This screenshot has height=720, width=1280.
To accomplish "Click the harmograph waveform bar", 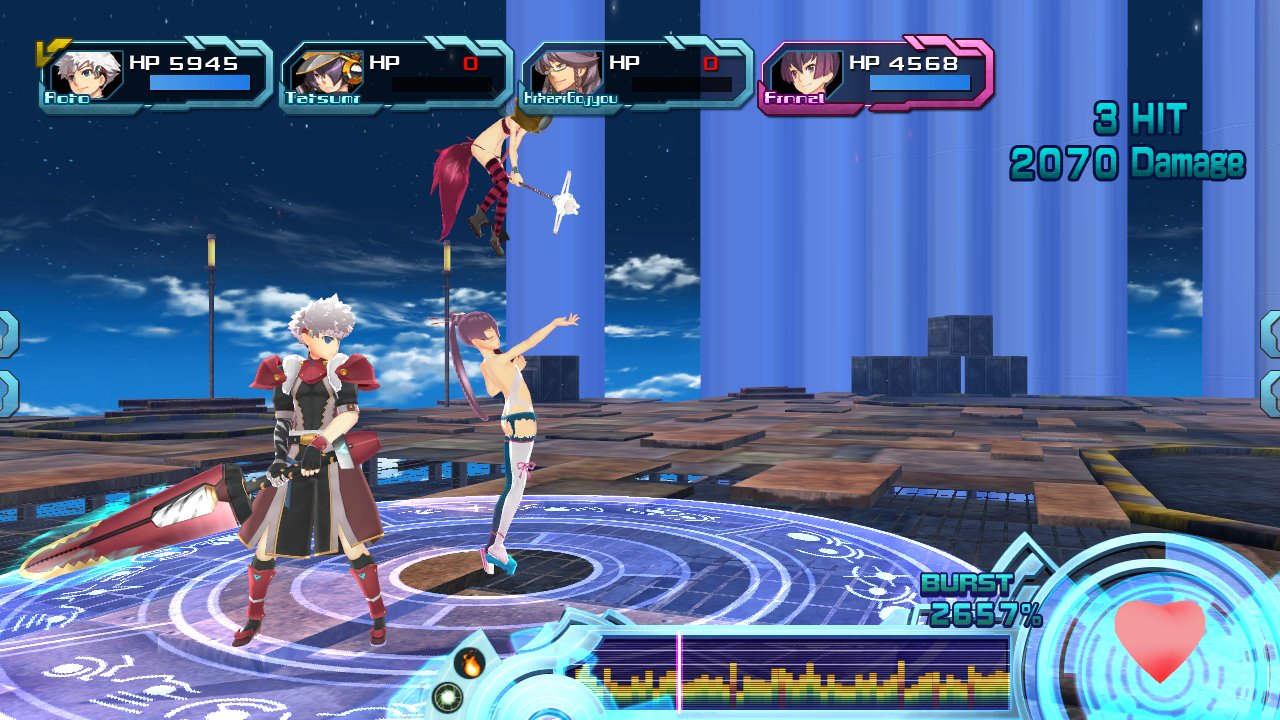I will tap(792, 672).
